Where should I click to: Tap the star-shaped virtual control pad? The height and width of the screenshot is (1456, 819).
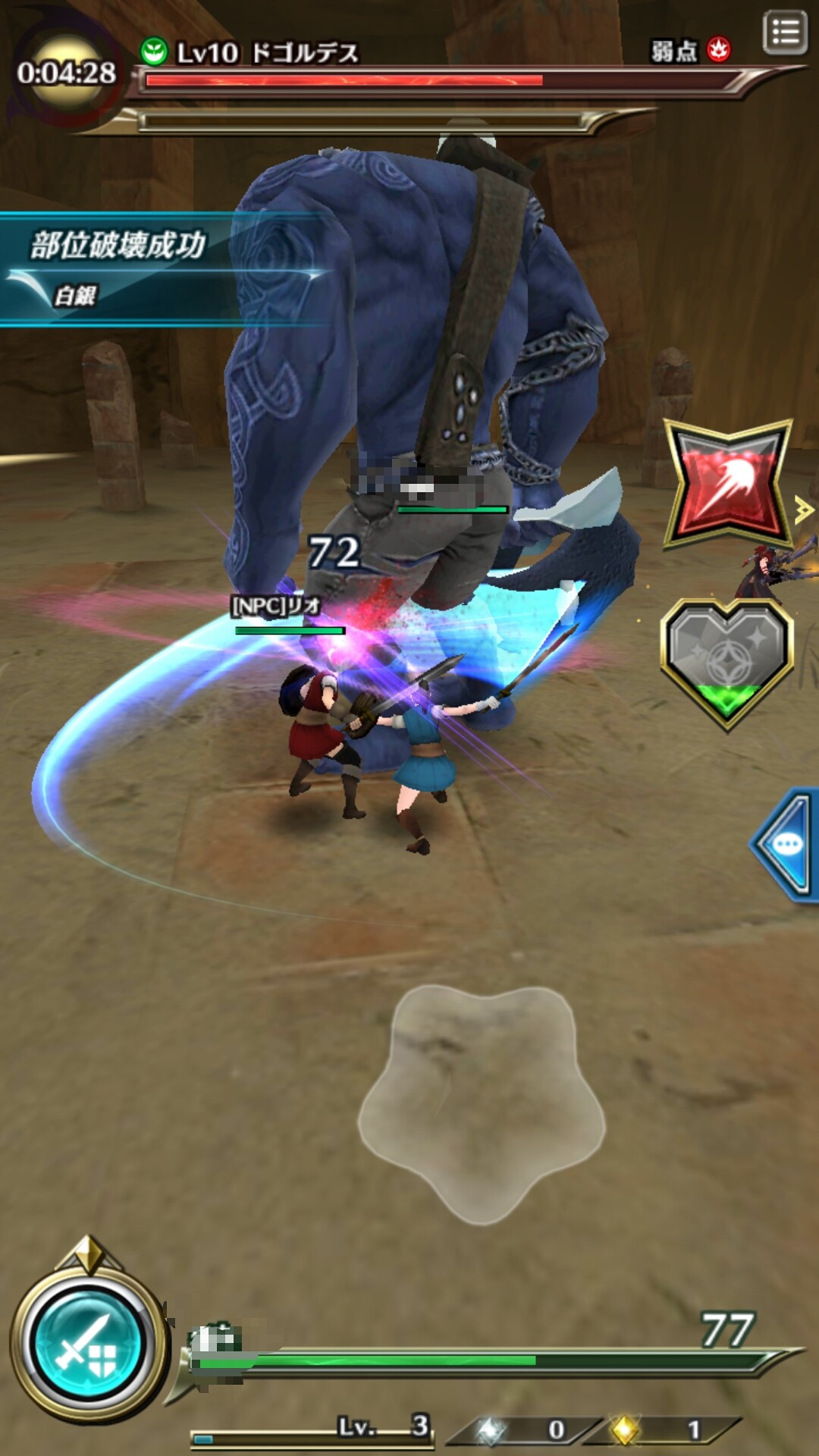pos(482,1101)
